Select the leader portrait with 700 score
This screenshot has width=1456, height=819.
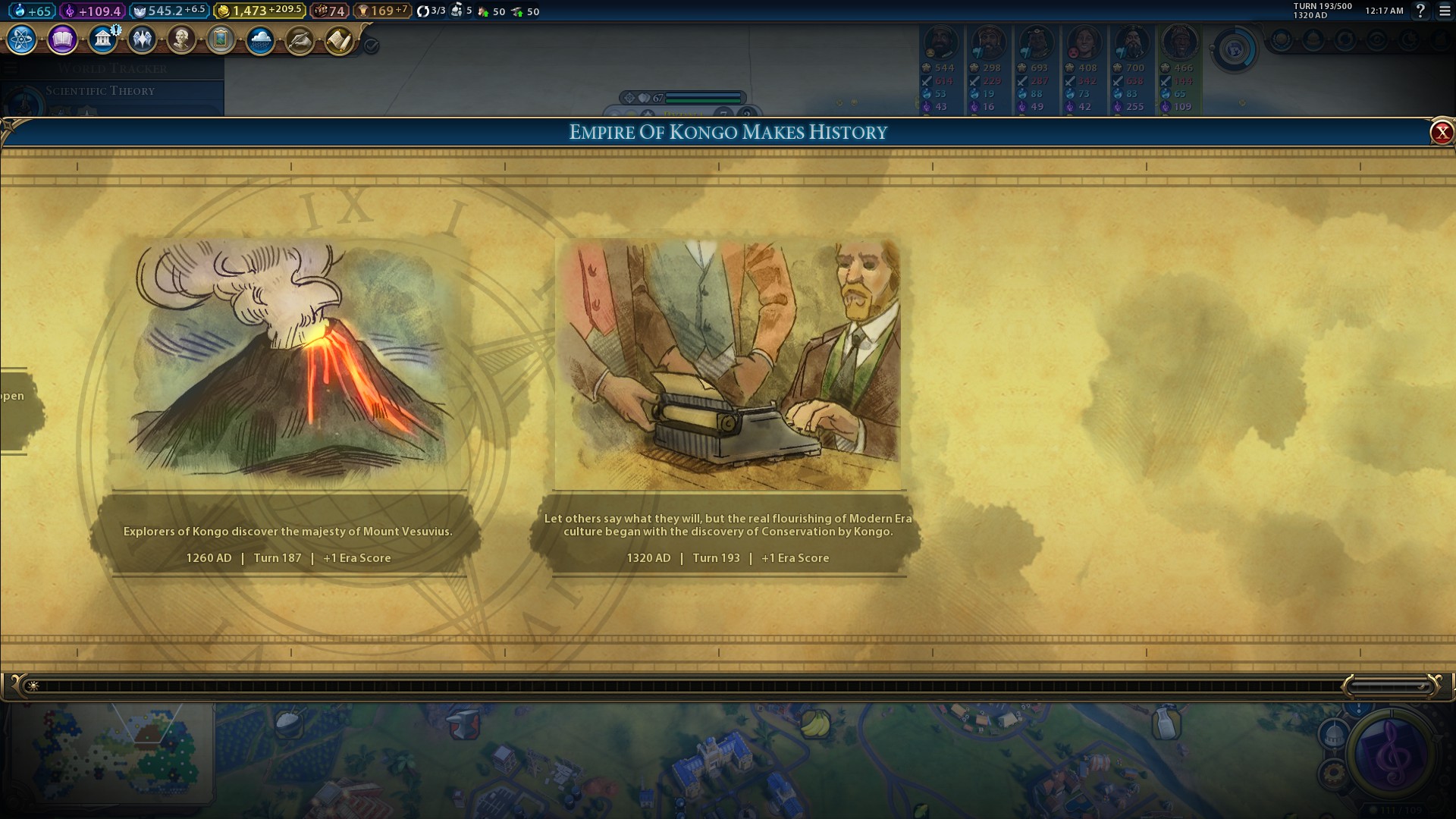1131,44
